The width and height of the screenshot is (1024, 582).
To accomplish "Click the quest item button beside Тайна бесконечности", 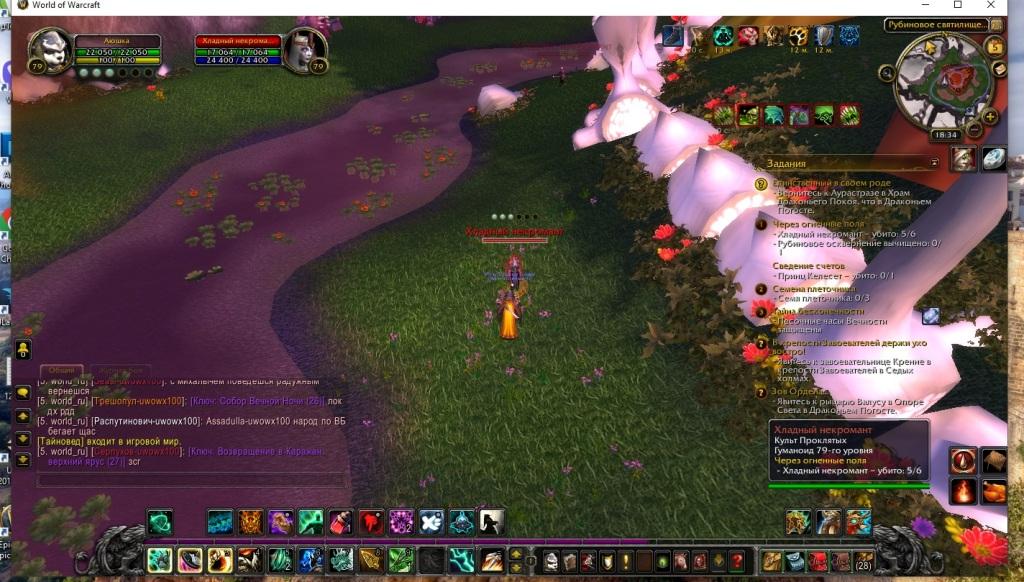I will pyautogui.click(x=931, y=316).
